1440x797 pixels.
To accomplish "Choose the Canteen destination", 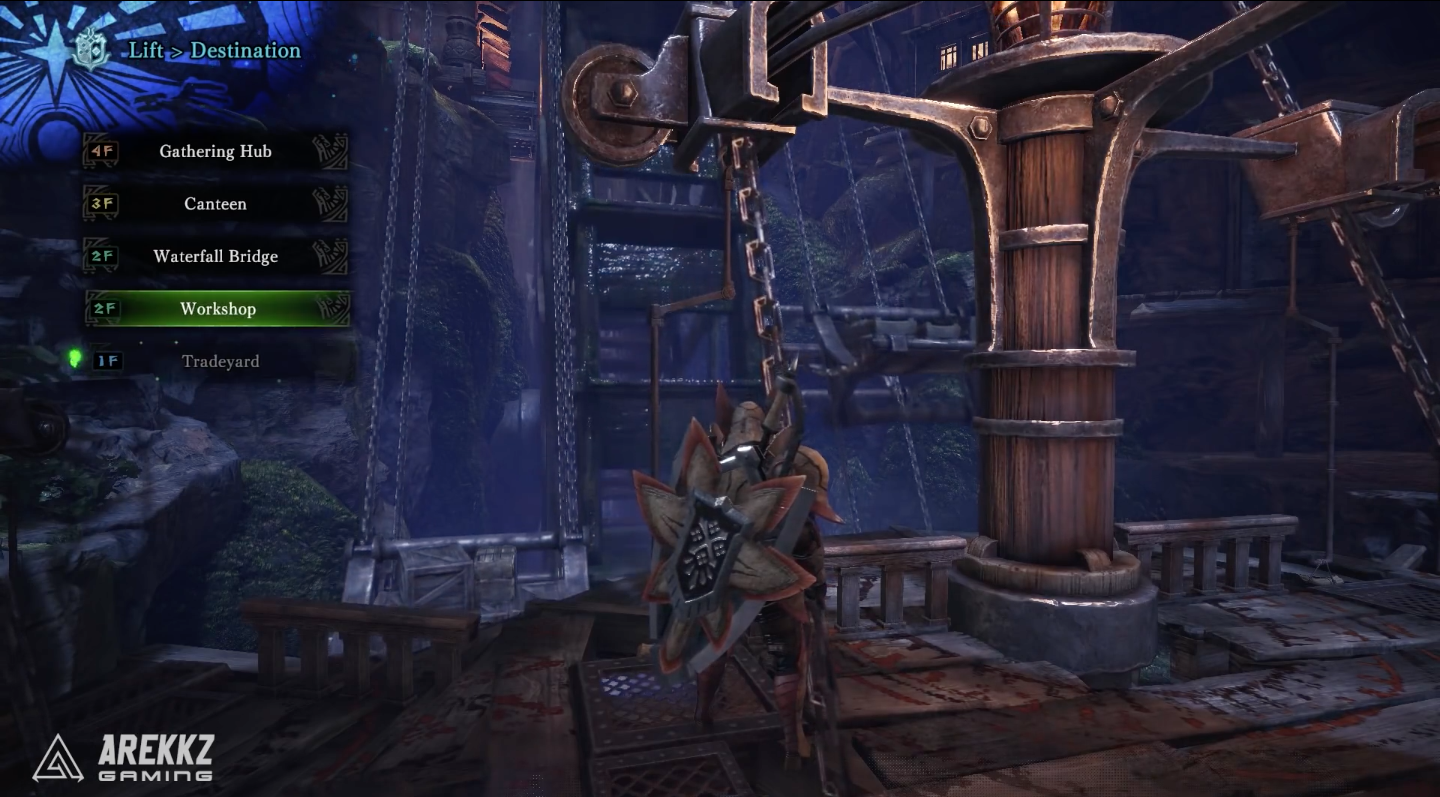I will pos(216,204).
